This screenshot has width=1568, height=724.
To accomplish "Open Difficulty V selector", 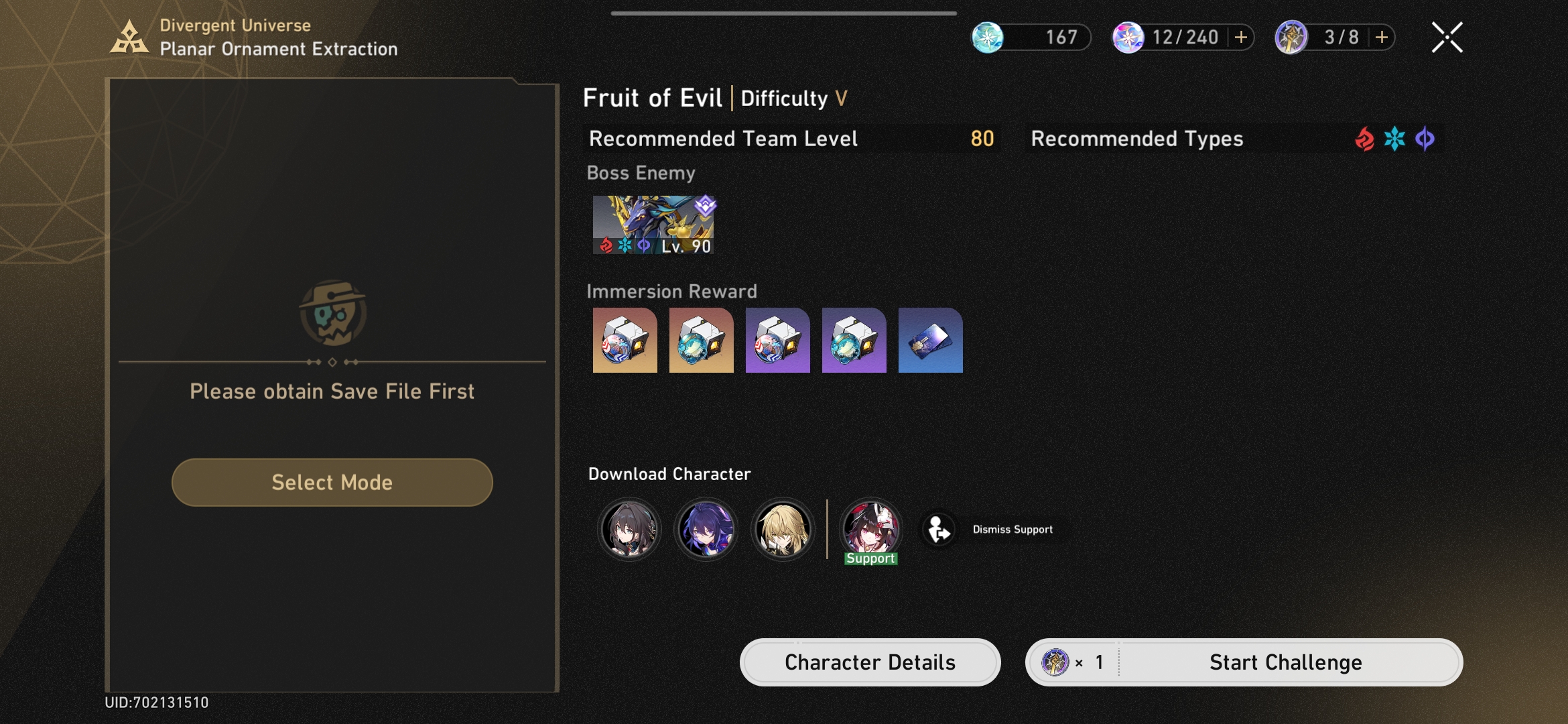I will pos(793,99).
